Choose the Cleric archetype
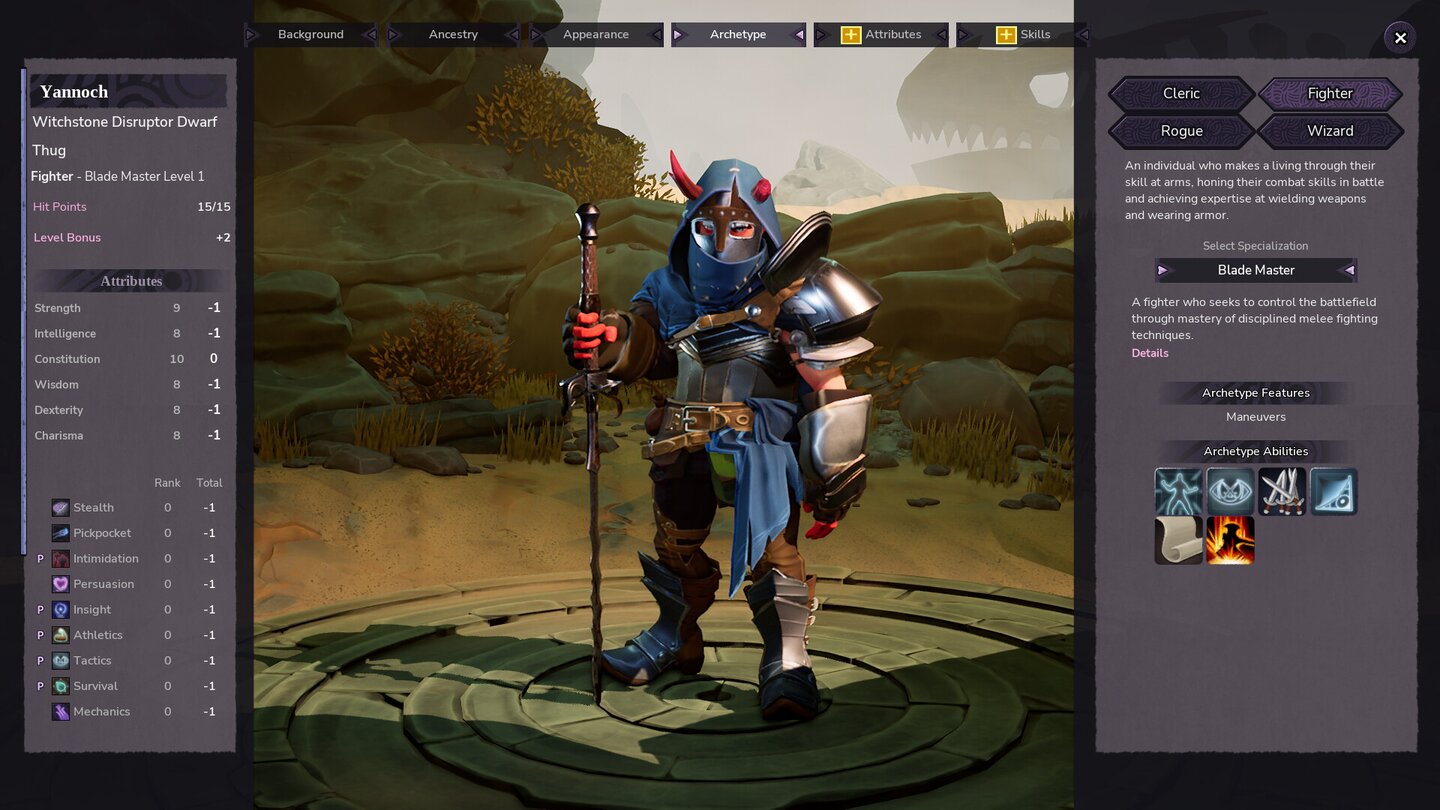The image size is (1440, 810). coord(1181,94)
